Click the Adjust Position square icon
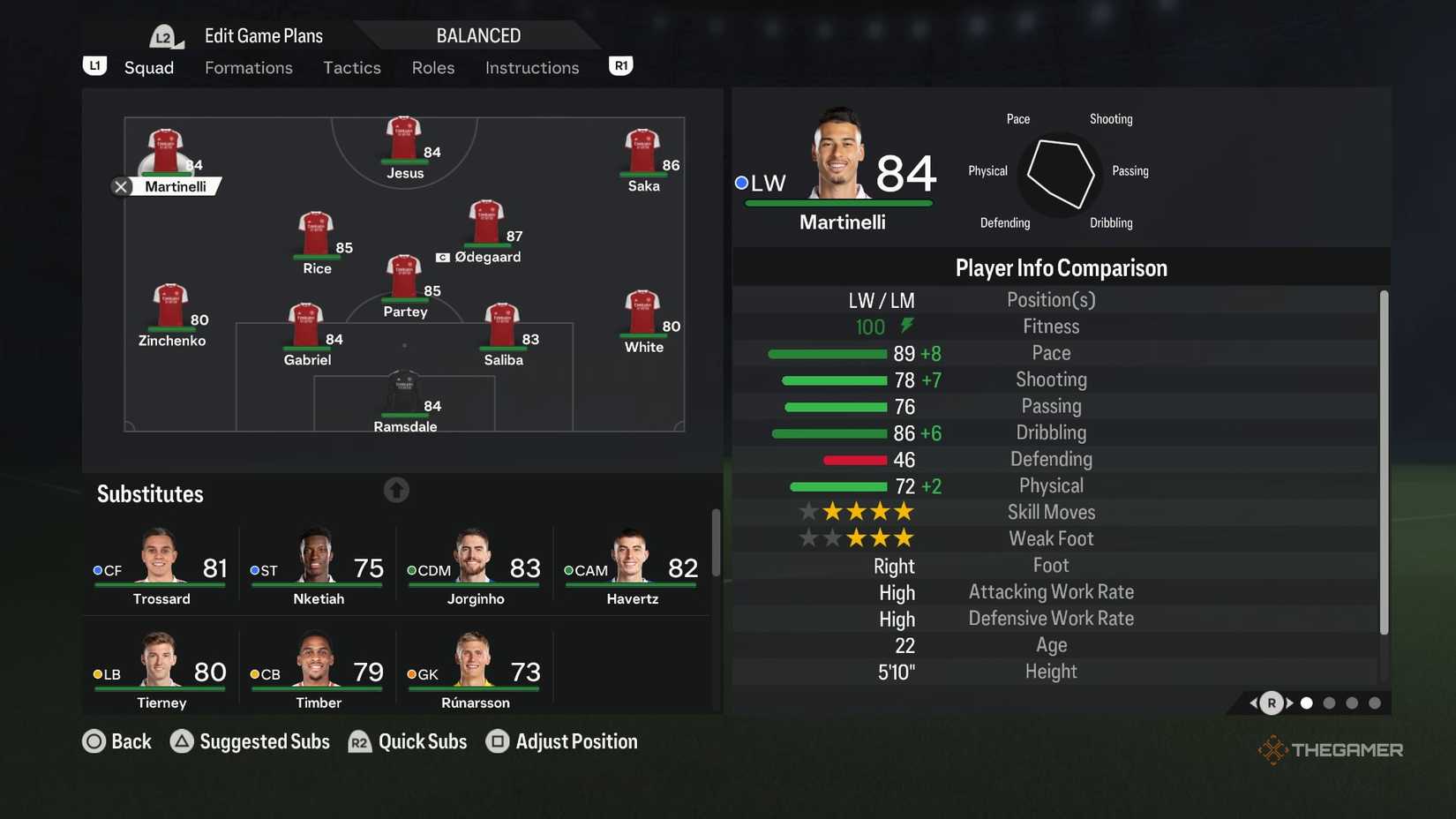The width and height of the screenshot is (1456, 819). click(497, 741)
